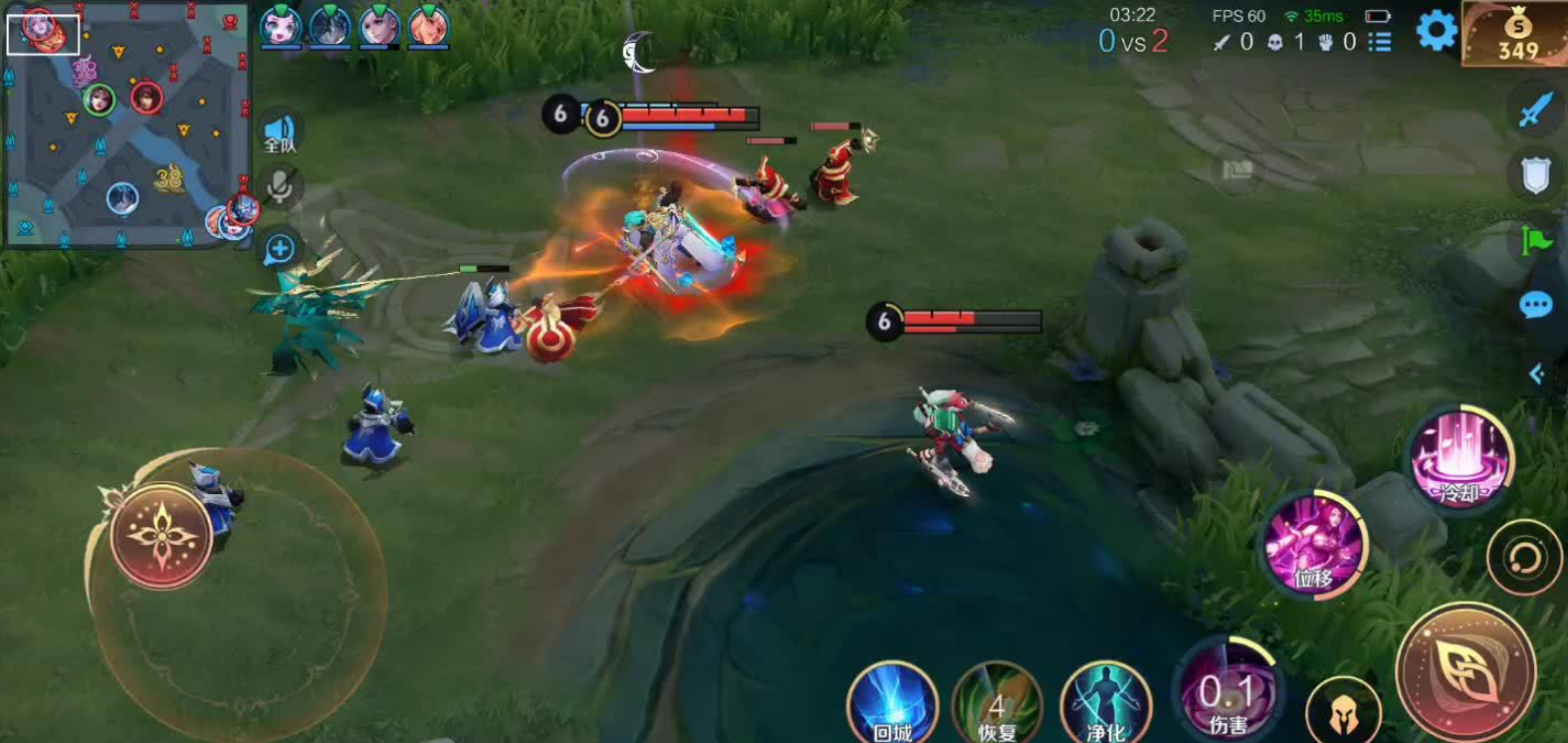The image size is (1568, 743).
Task: Open the settings gear menu
Action: 1436,31
